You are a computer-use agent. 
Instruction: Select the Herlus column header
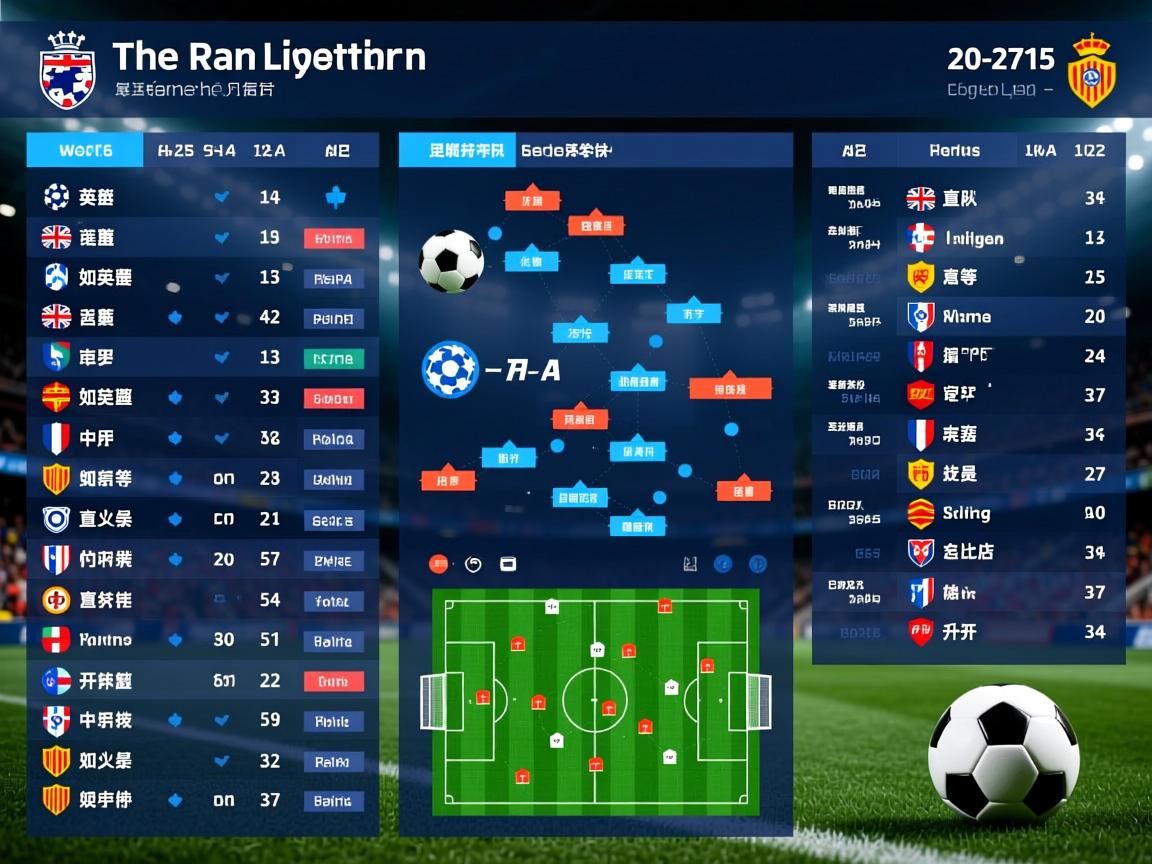(954, 151)
